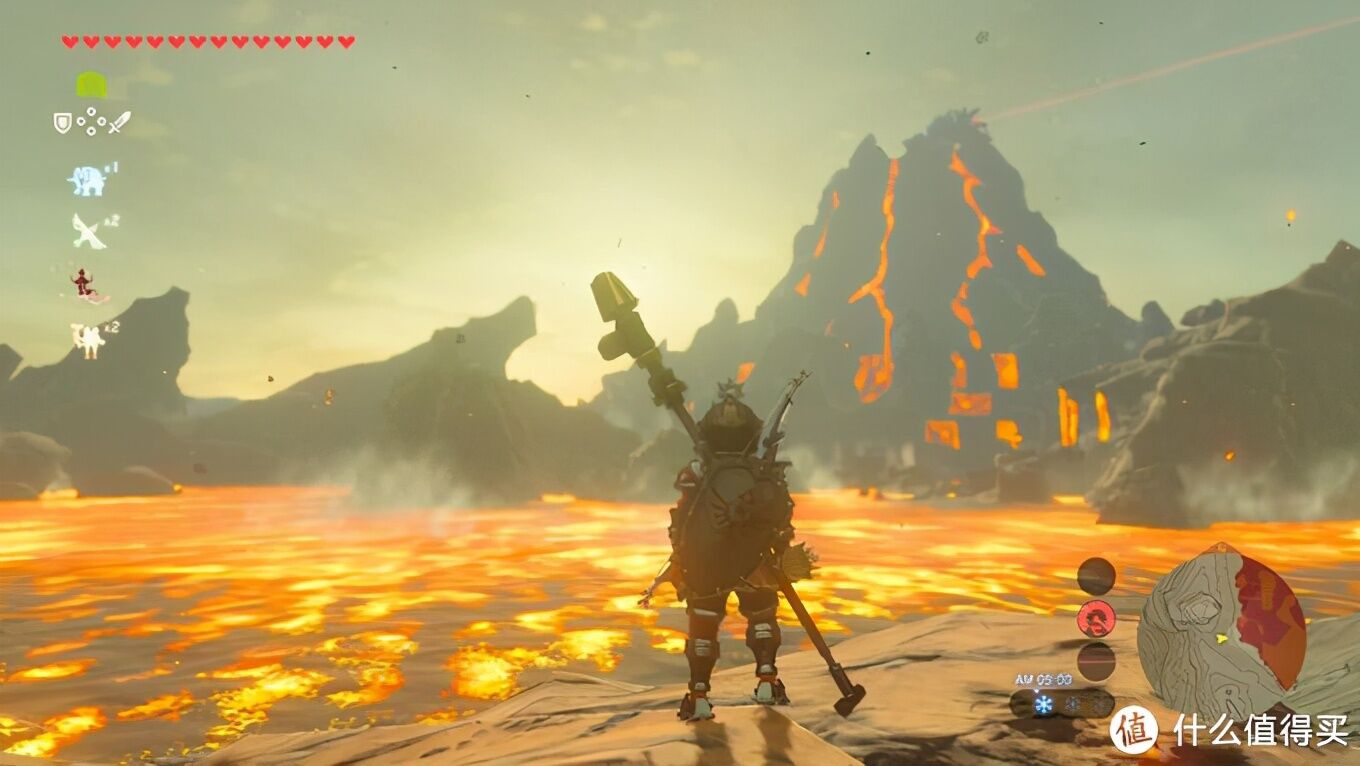Activate the red Daruk's Protection icon
This screenshot has height=766, width=1360.
[86, 285]
